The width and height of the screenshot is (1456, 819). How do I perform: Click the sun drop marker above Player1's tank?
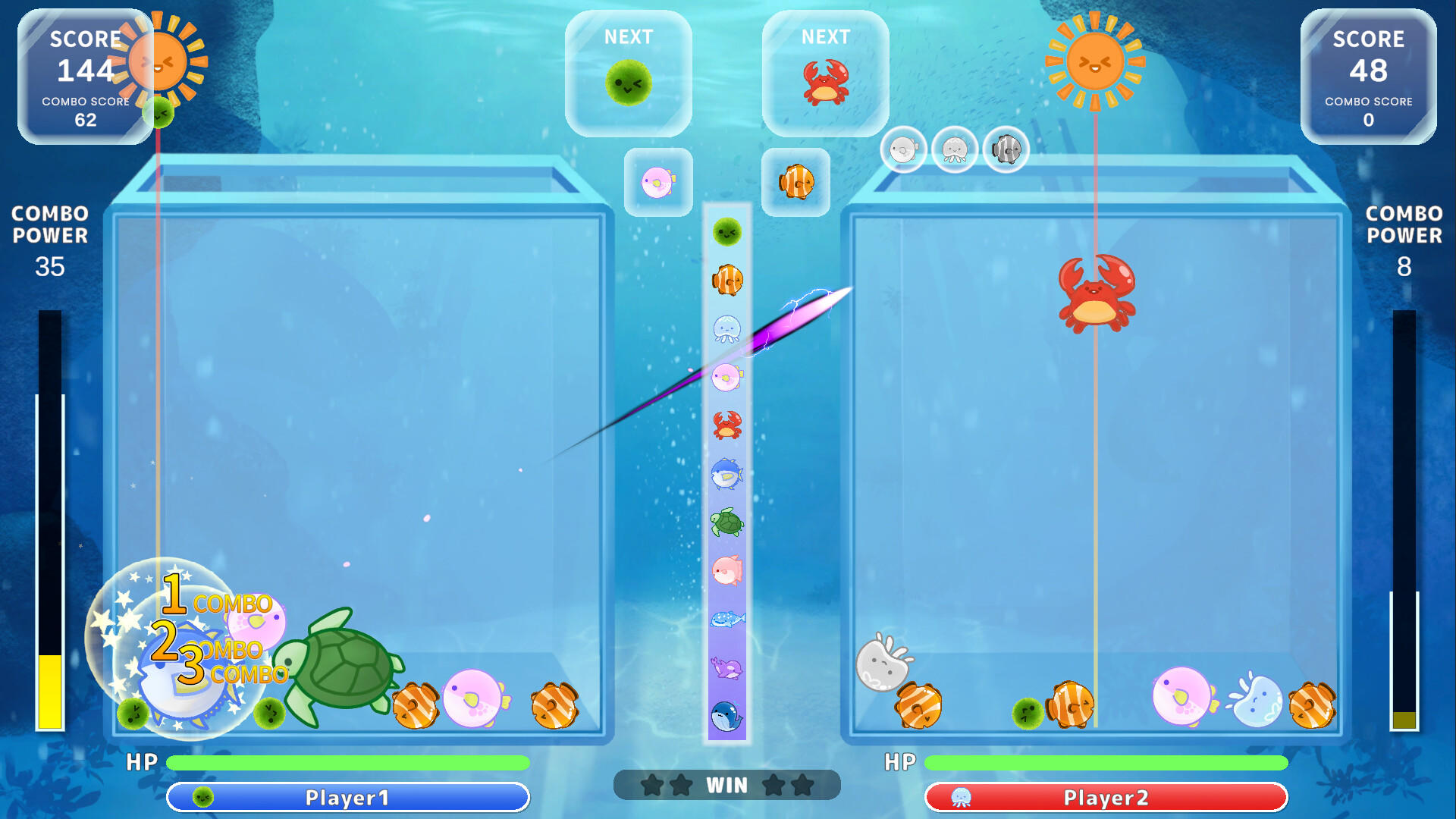click(157, 61)
